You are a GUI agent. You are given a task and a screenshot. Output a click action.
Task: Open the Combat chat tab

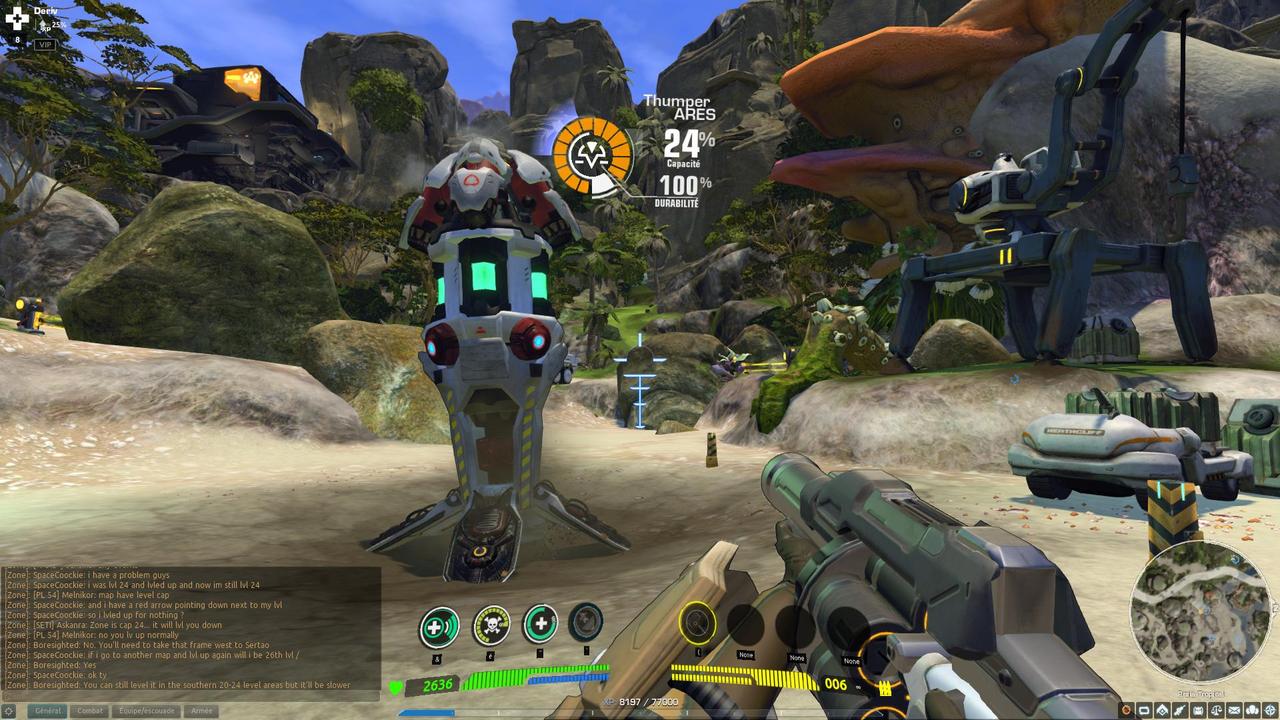(91, 711)
